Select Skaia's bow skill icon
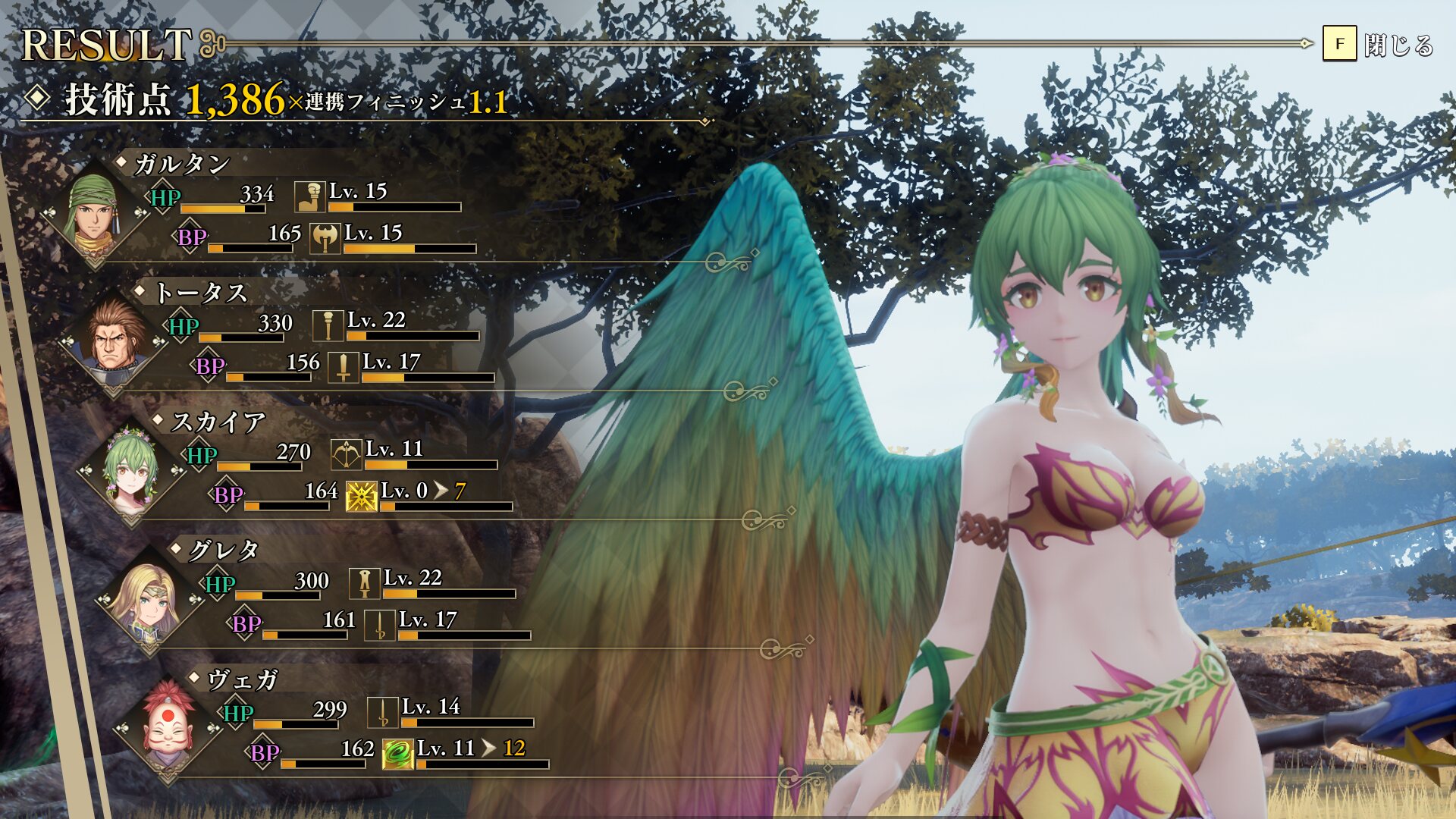 (x=346, y=455)
